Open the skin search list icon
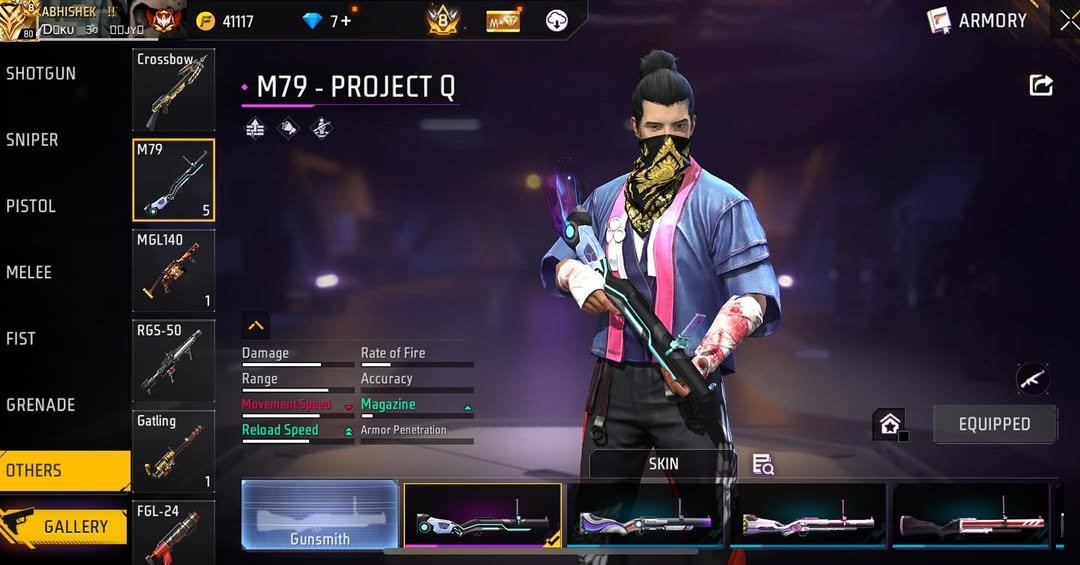The width and height of the screenshot is (1080, 565). (763, 464)
